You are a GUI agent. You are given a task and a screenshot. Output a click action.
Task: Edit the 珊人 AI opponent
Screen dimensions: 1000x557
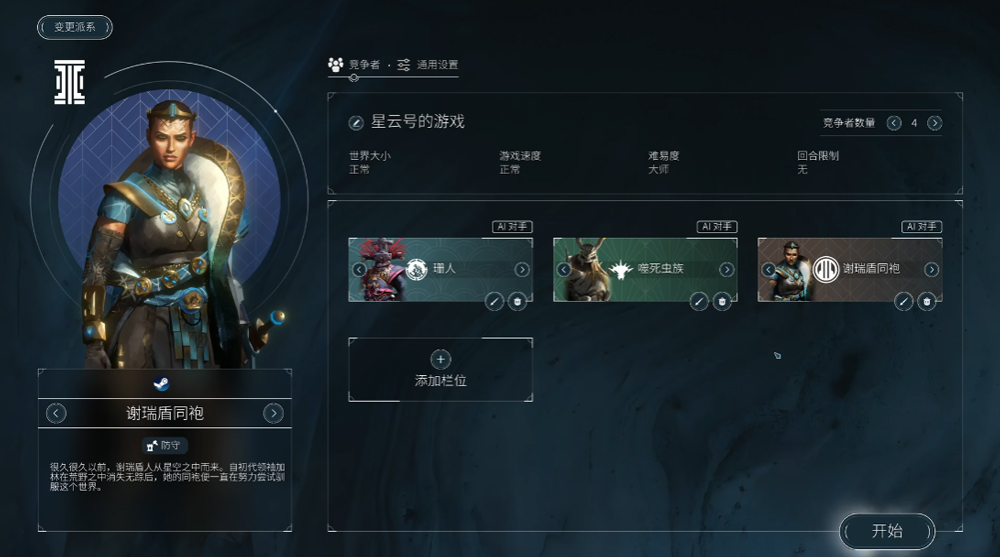pos(494,301)
